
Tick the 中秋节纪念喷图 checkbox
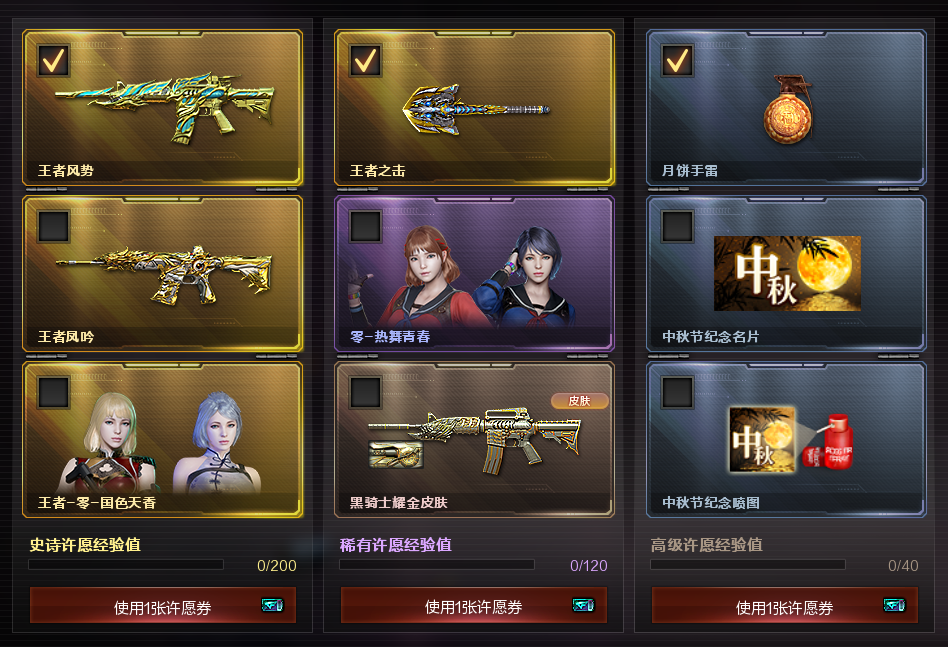[678, 392]
